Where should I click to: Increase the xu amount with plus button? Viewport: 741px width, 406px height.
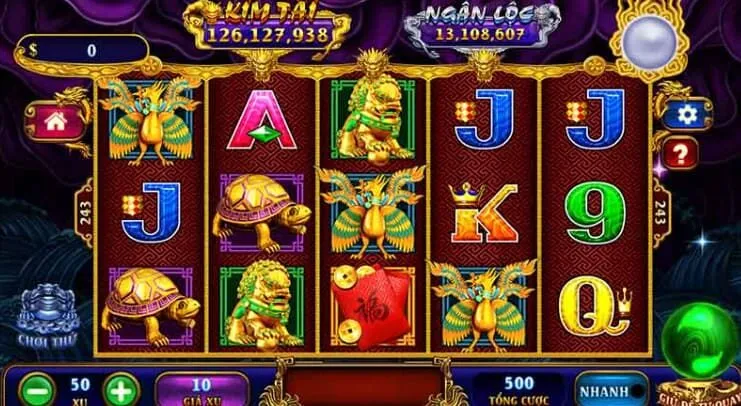tap(119, 388)
